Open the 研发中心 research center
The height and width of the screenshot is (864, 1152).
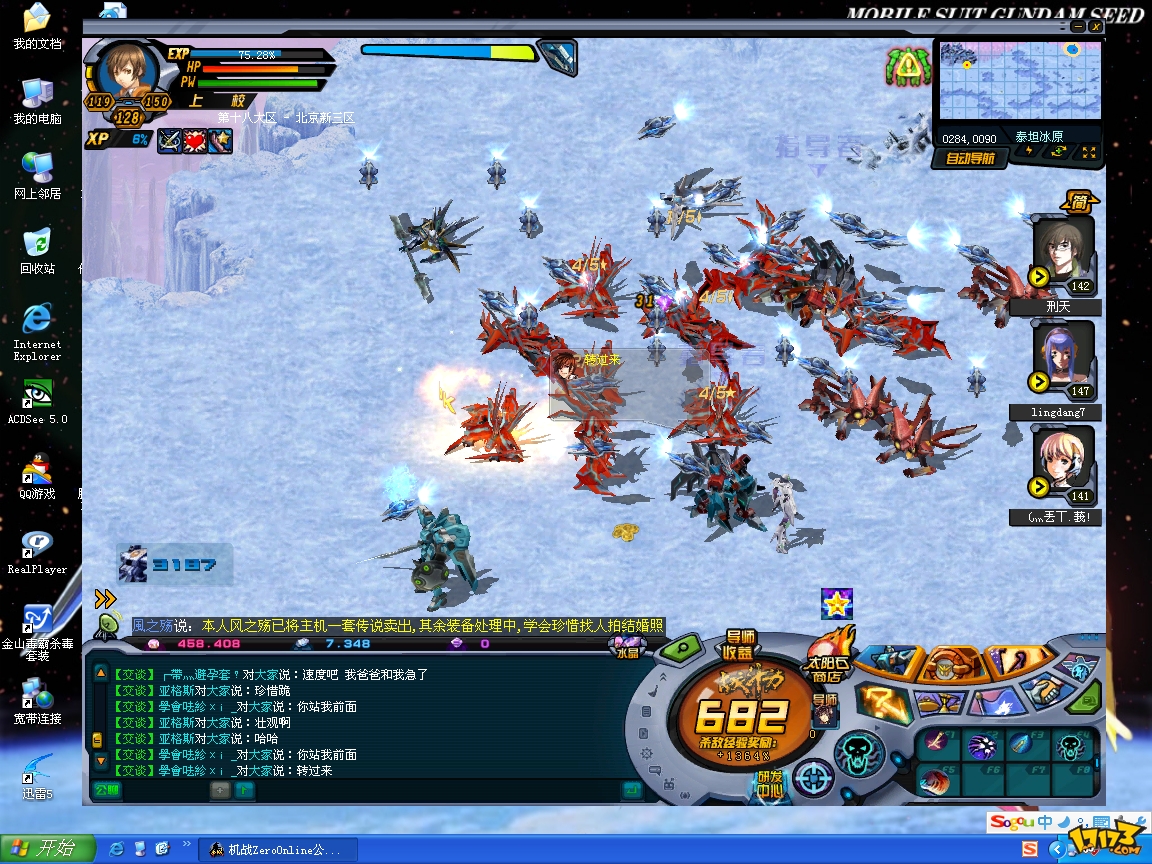pos(770,783)
